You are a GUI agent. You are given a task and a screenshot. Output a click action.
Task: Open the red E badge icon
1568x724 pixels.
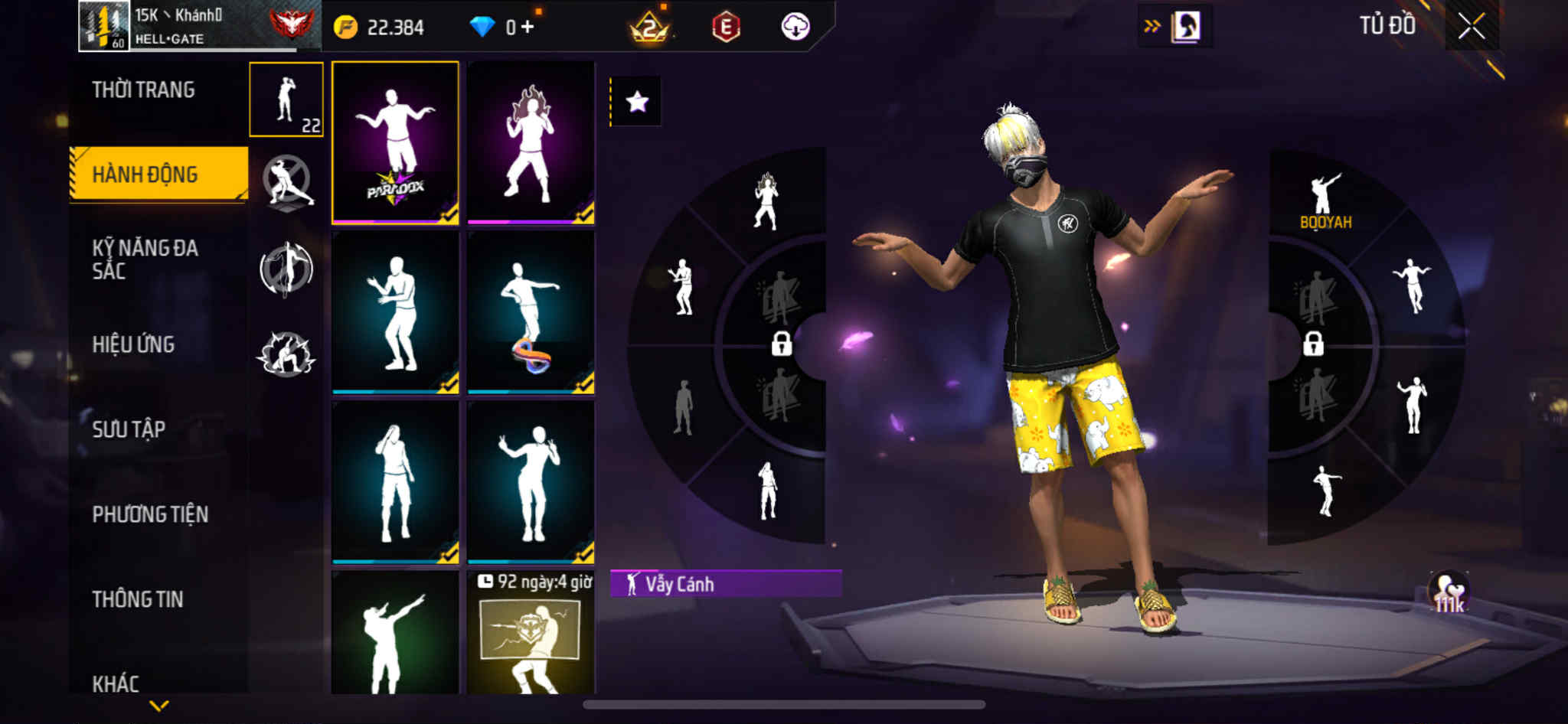[725, 28]
